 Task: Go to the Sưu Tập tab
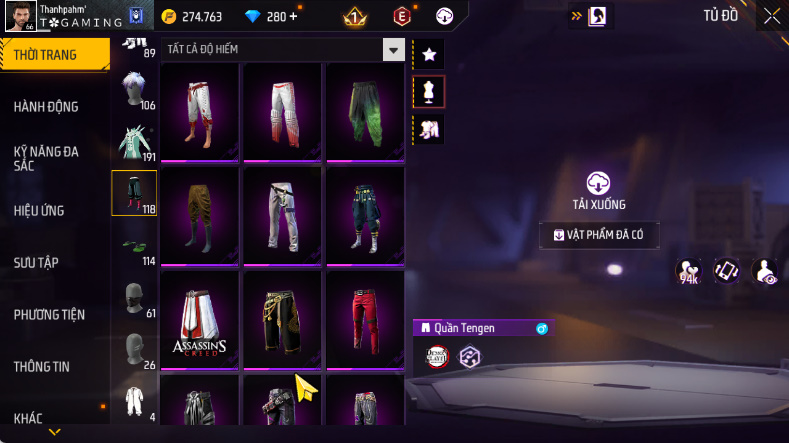coord(36,263)
